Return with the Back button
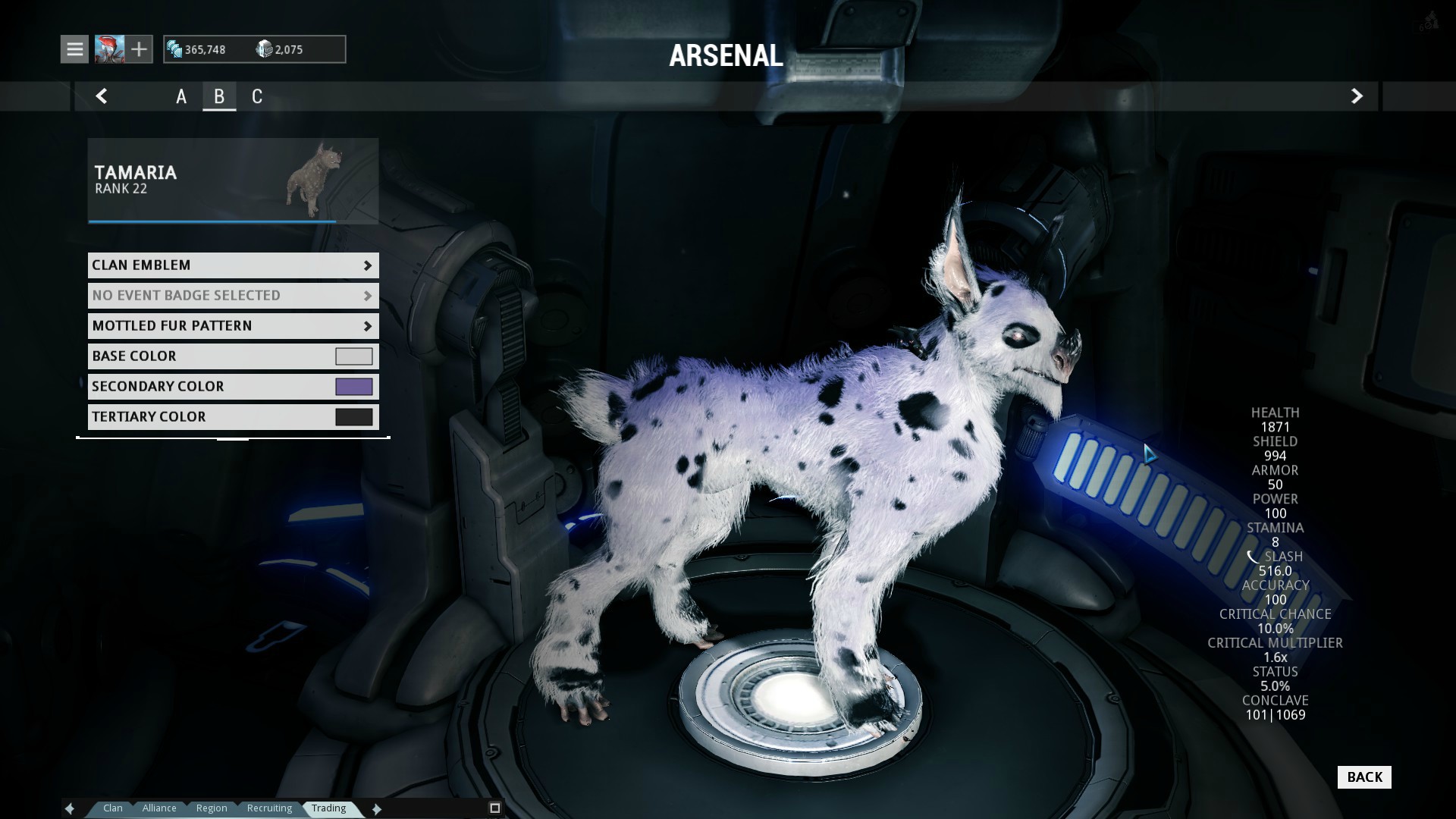 pos(1364,777)
